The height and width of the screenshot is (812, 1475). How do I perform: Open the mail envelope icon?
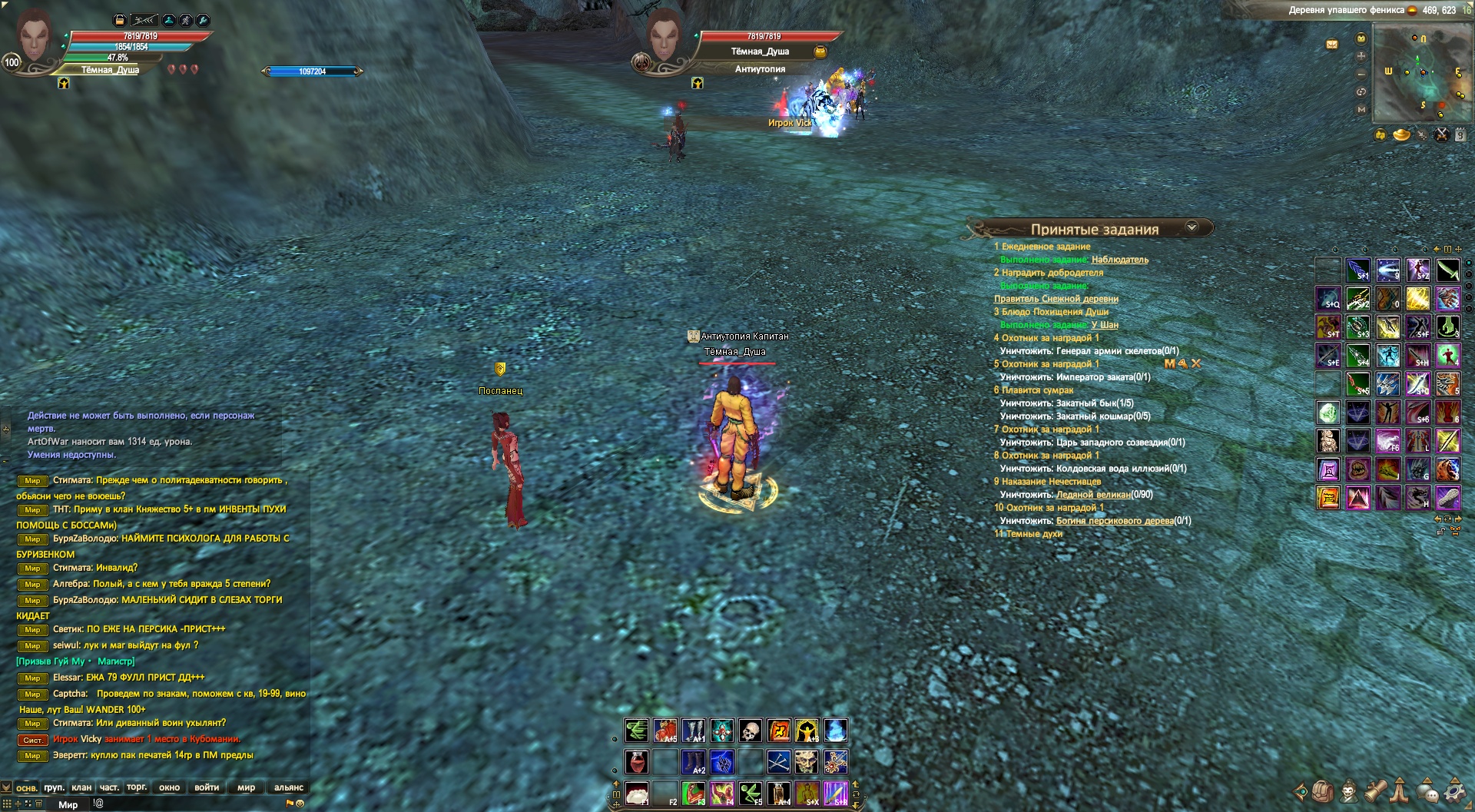click(1332, 45)
